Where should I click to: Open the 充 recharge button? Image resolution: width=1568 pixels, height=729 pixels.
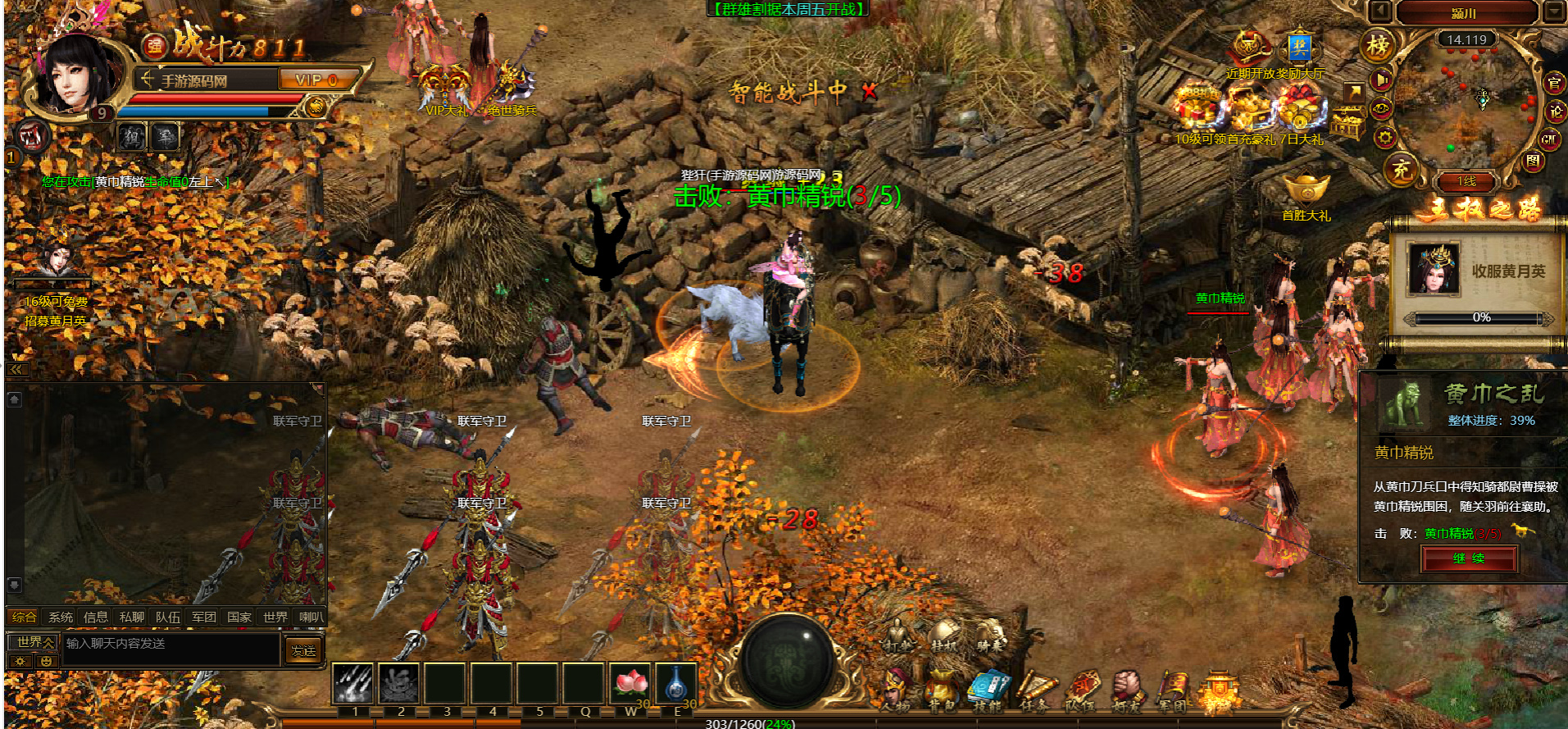1401,170
